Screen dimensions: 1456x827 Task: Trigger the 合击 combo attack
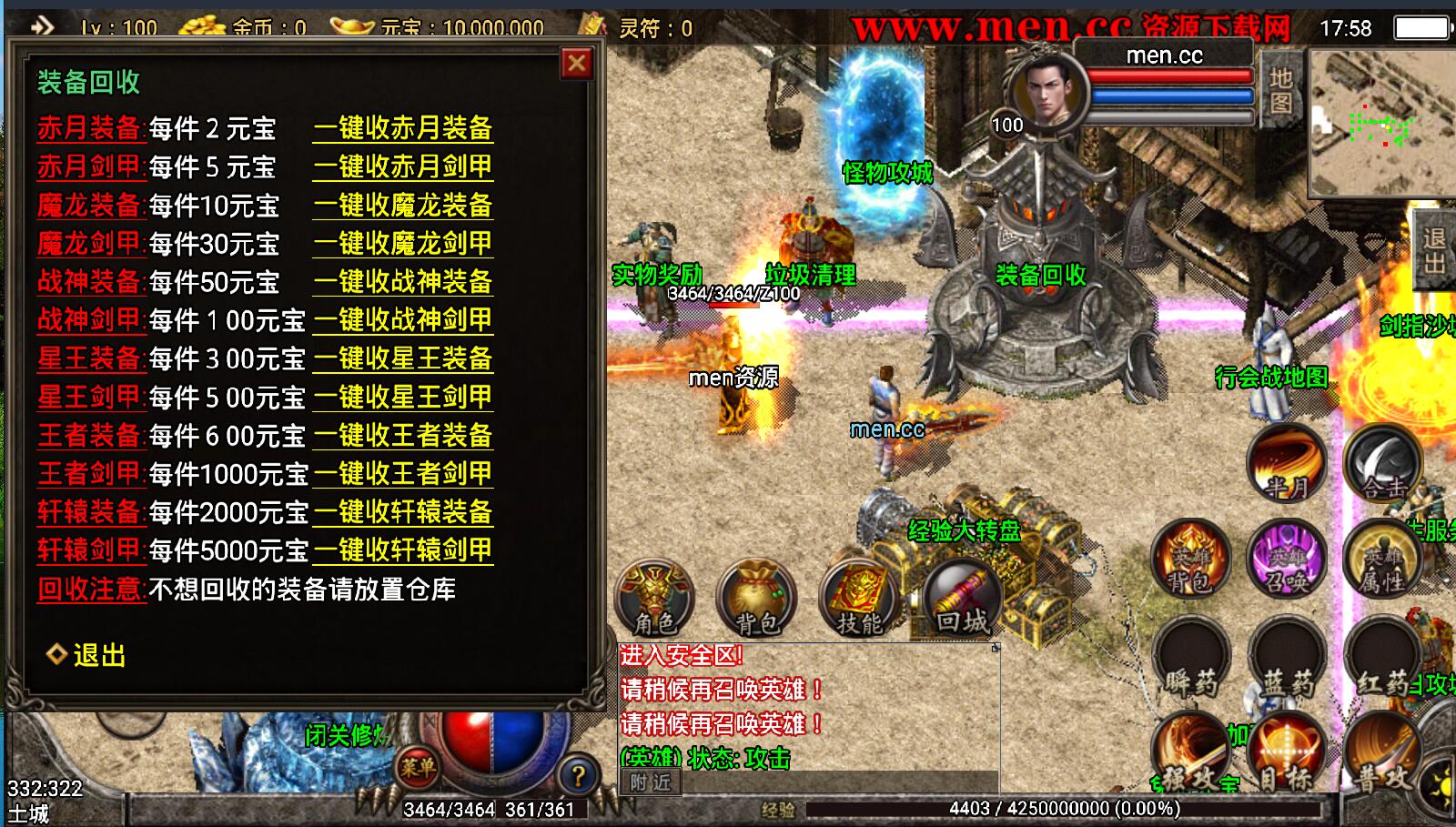1382,464
